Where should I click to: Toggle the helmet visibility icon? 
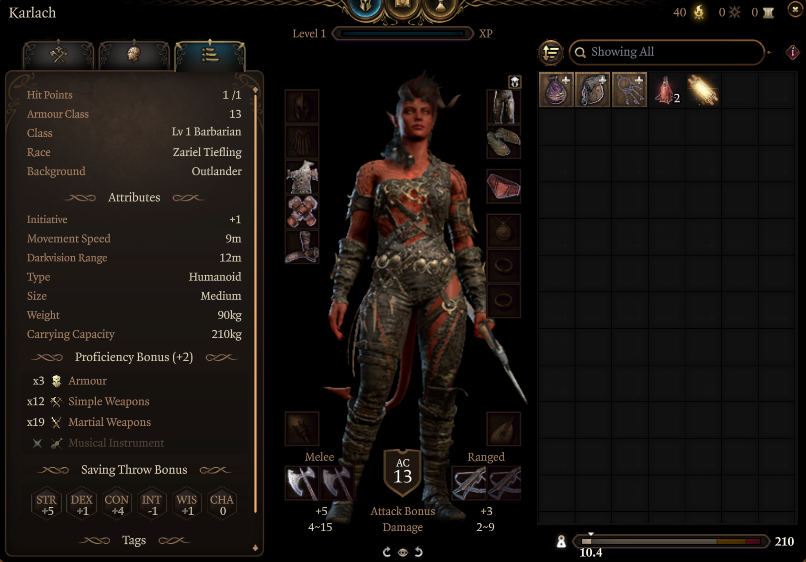pos(514,82)
